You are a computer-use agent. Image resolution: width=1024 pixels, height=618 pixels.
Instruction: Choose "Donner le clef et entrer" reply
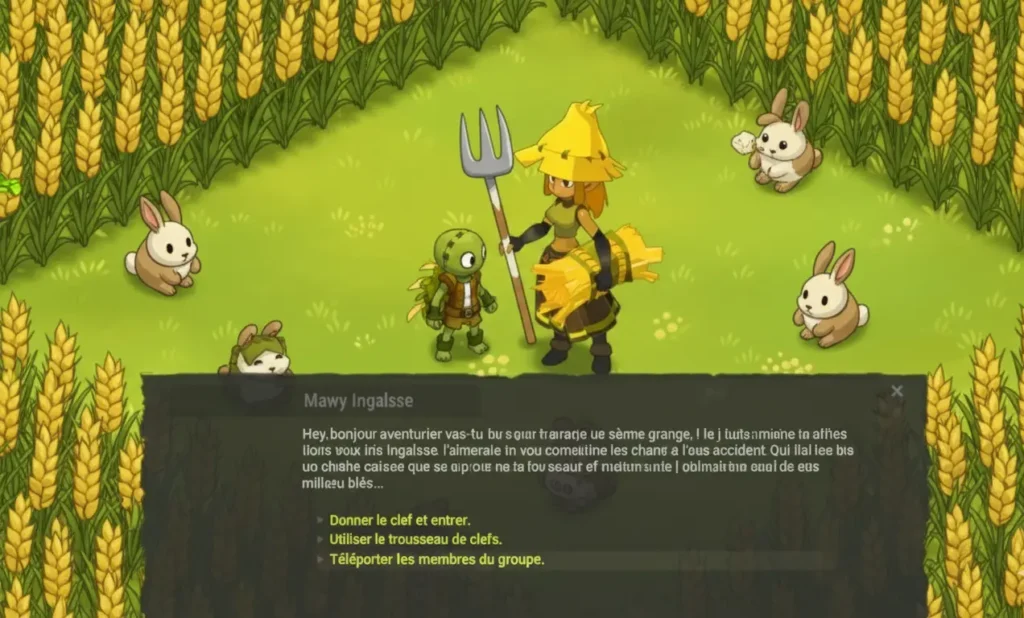[399, 520]
